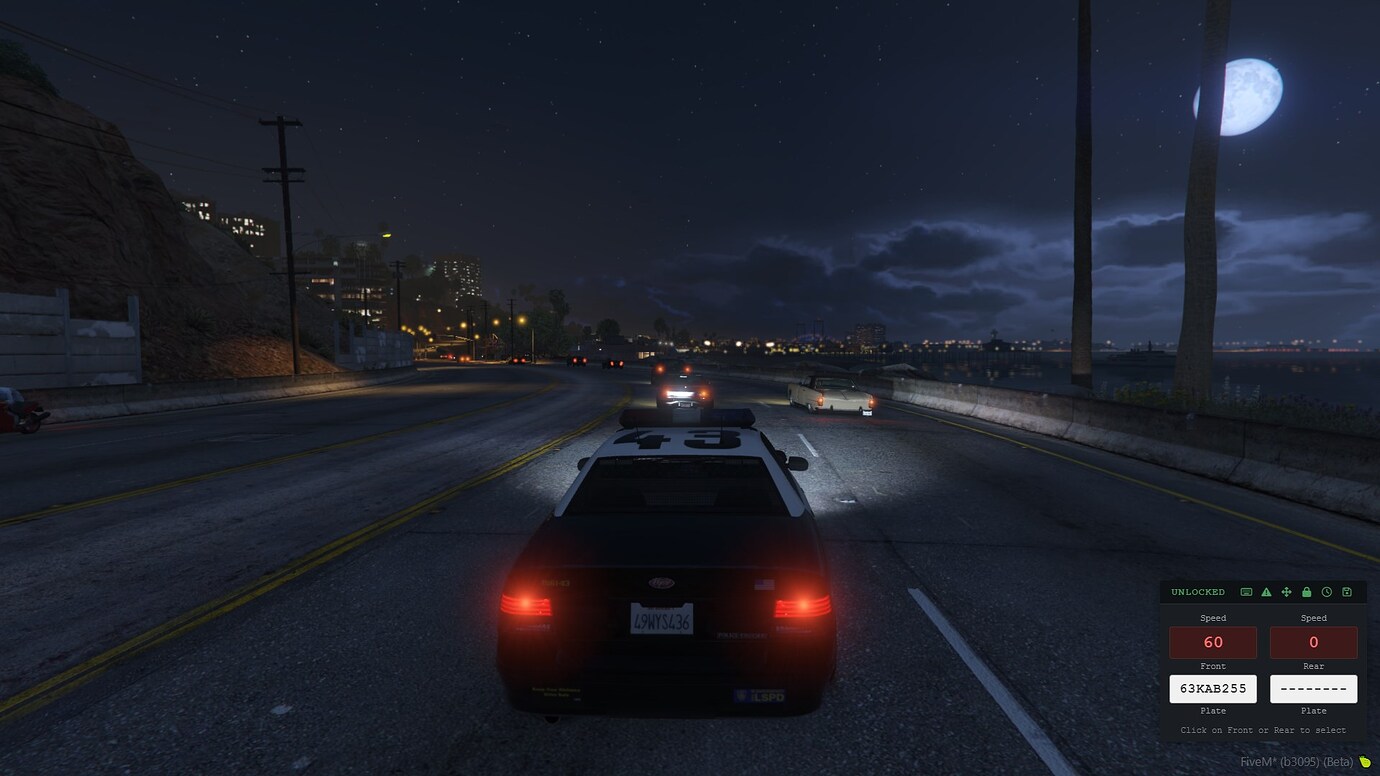The height and width of the screenshot is (776, 1380).
Task: Click the Front label under the speed display
Action: tap(1212, 665)
